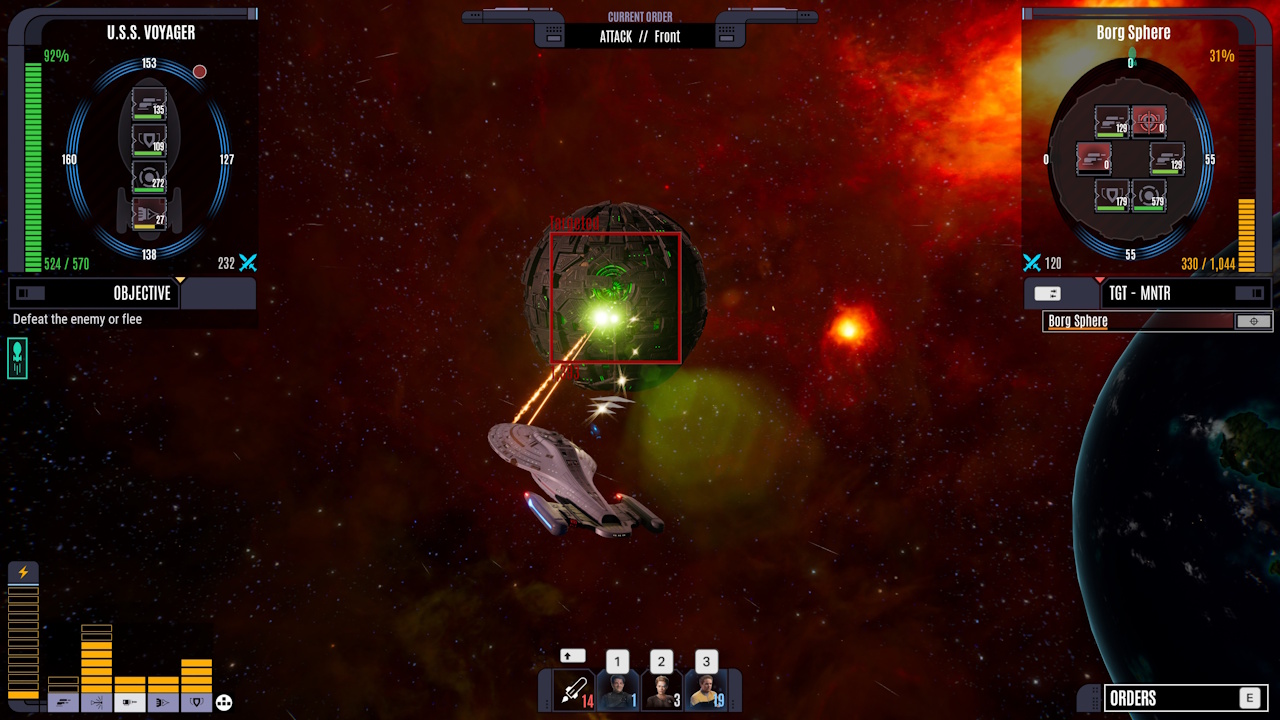The height and width of the screenshot is (720, 1280).
Task: Open the power distribution presets button
Action: click(x=224, y=703)
